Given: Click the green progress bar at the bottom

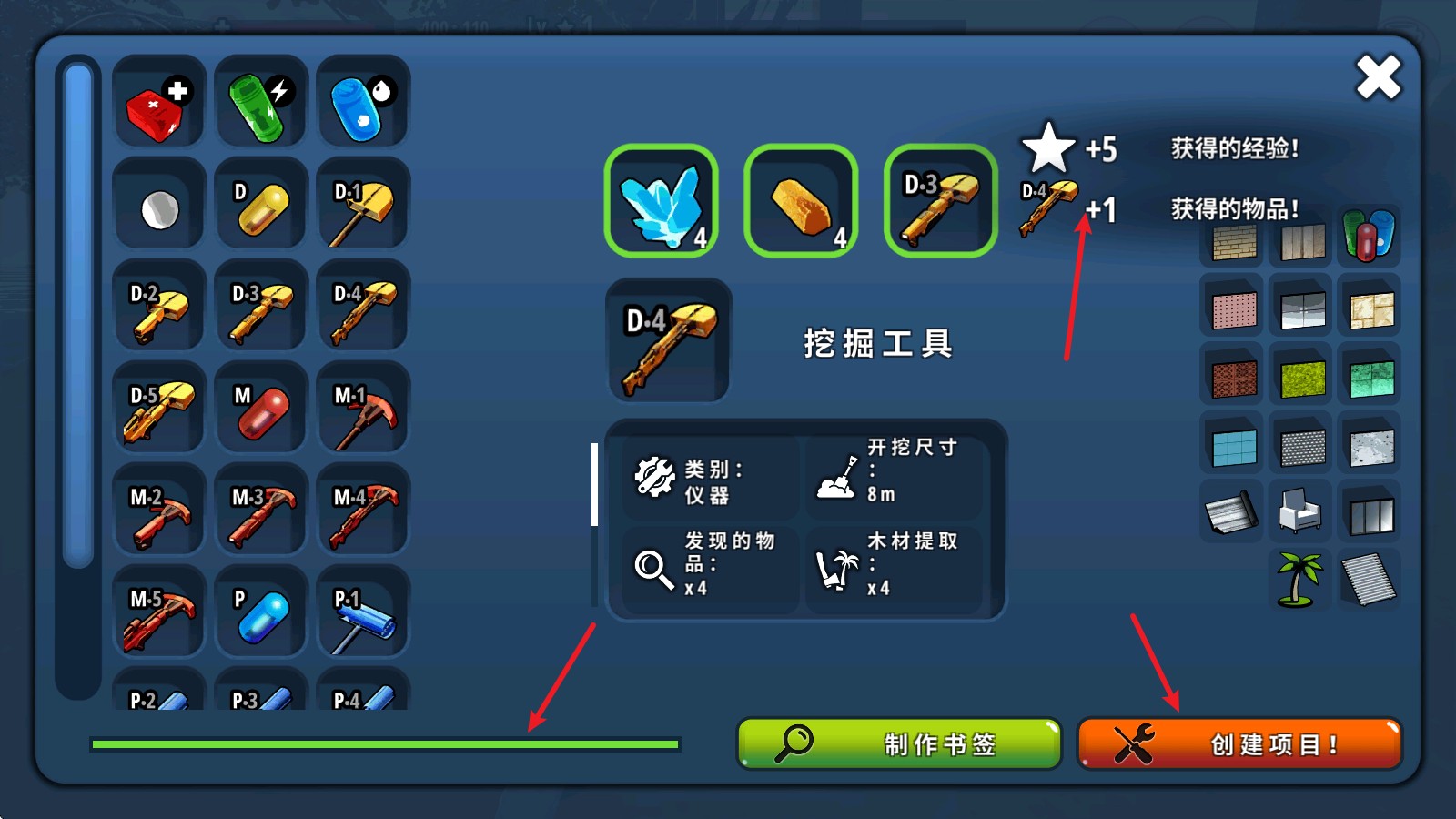Looking at the screenshot, I should pos(382,744).
